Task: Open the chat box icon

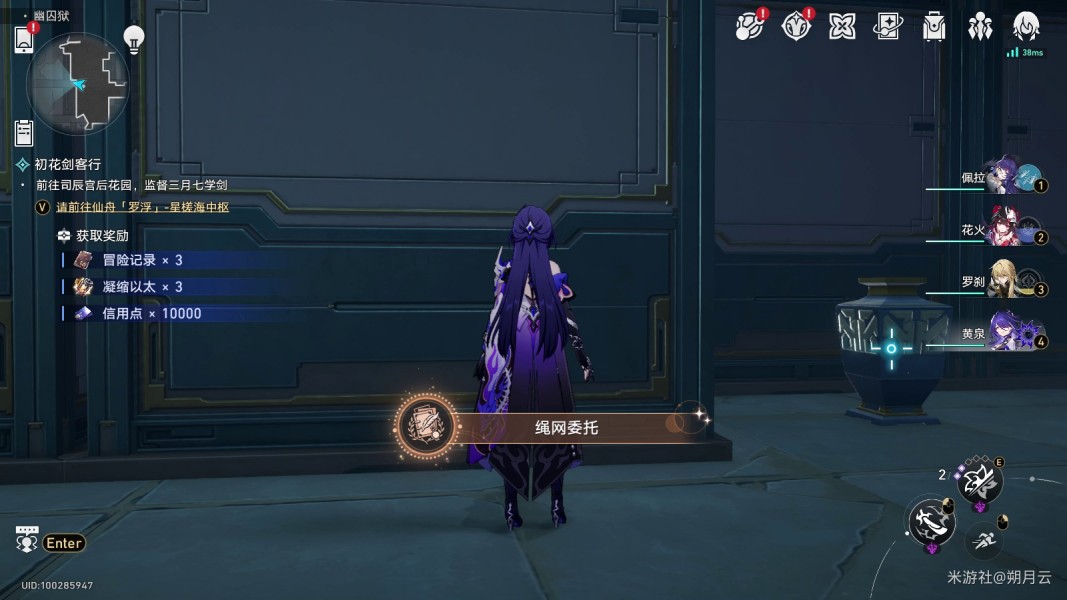Action: point(27,540)
